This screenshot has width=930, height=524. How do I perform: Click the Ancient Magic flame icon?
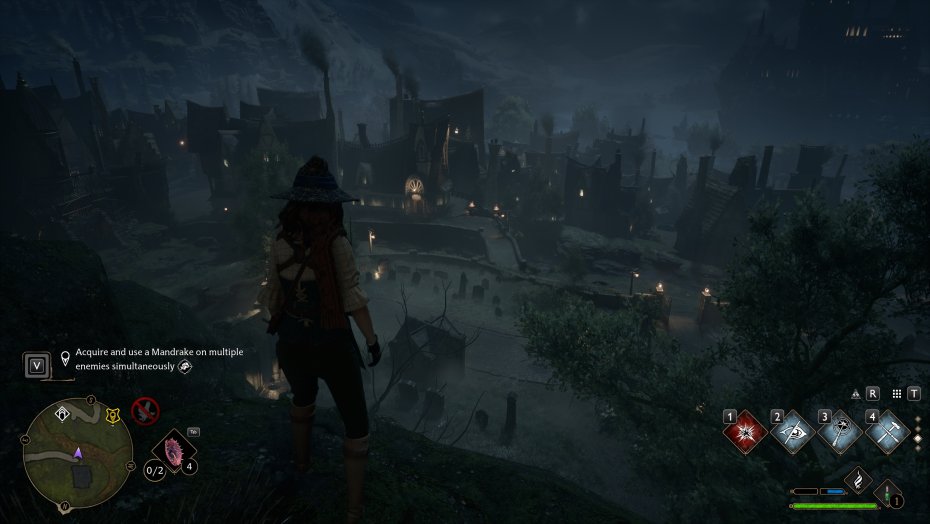point(858,481)
